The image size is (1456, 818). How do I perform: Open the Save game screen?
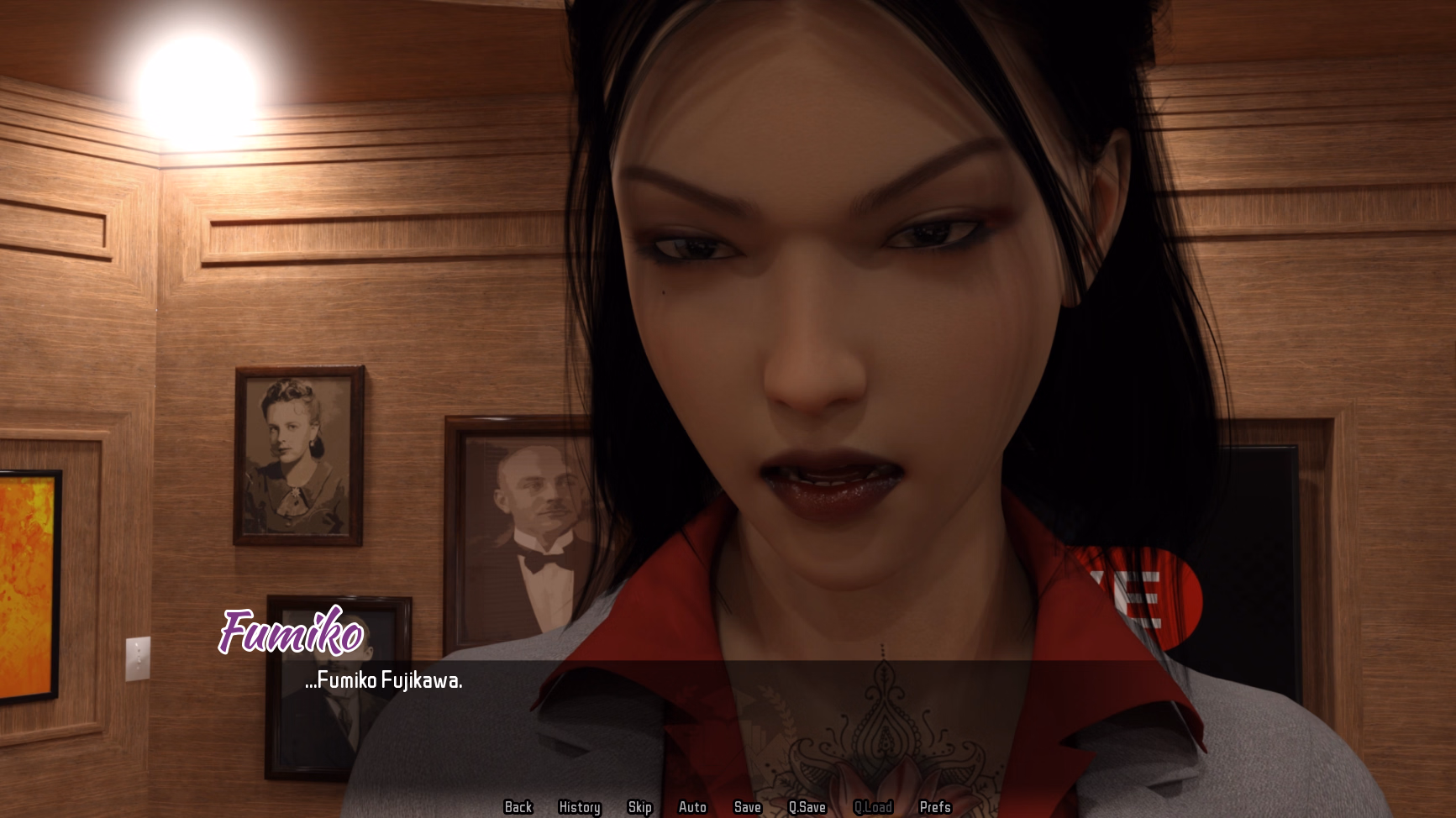747,807
